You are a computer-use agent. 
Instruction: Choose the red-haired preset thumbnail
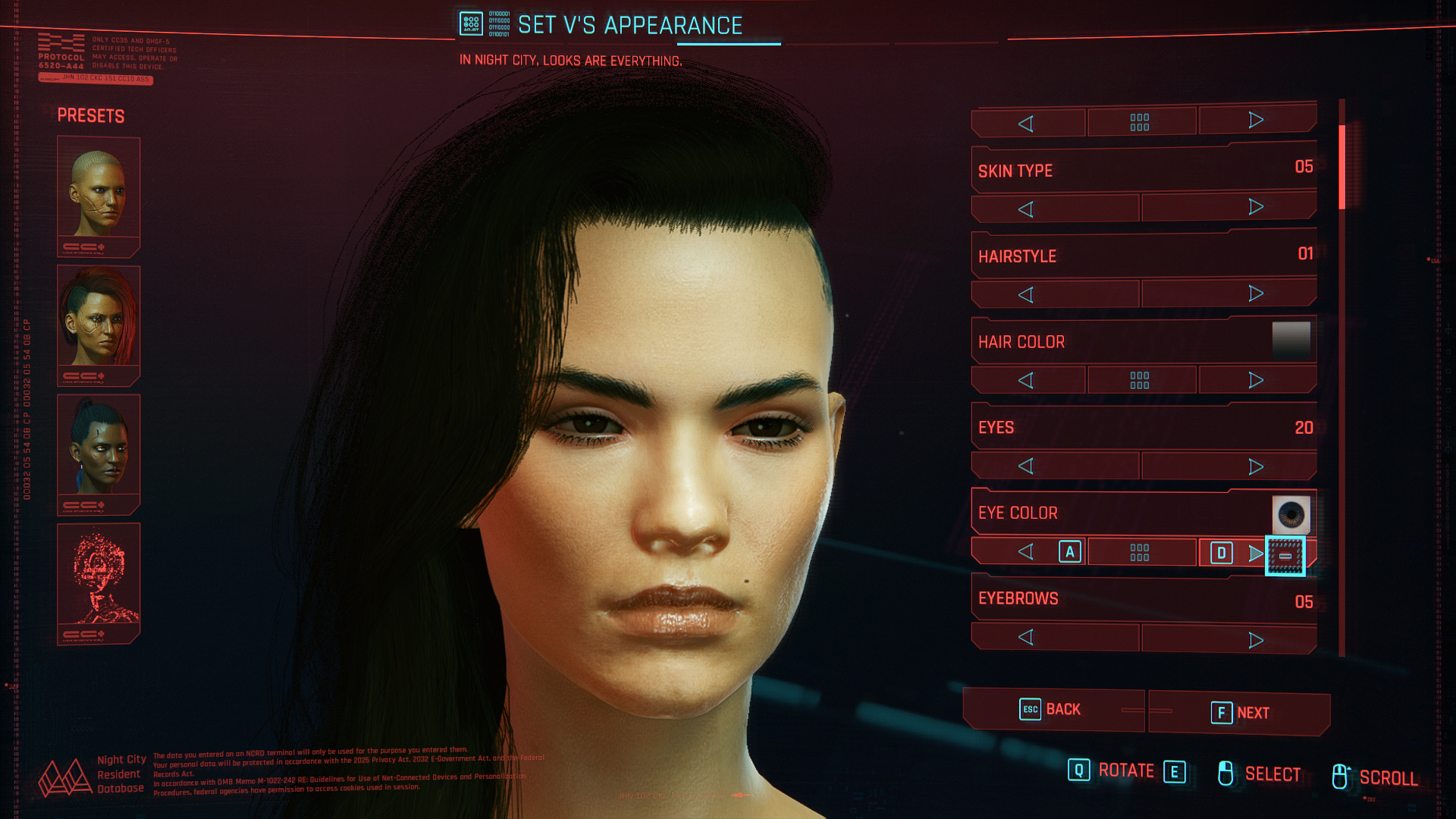point(99,325)
